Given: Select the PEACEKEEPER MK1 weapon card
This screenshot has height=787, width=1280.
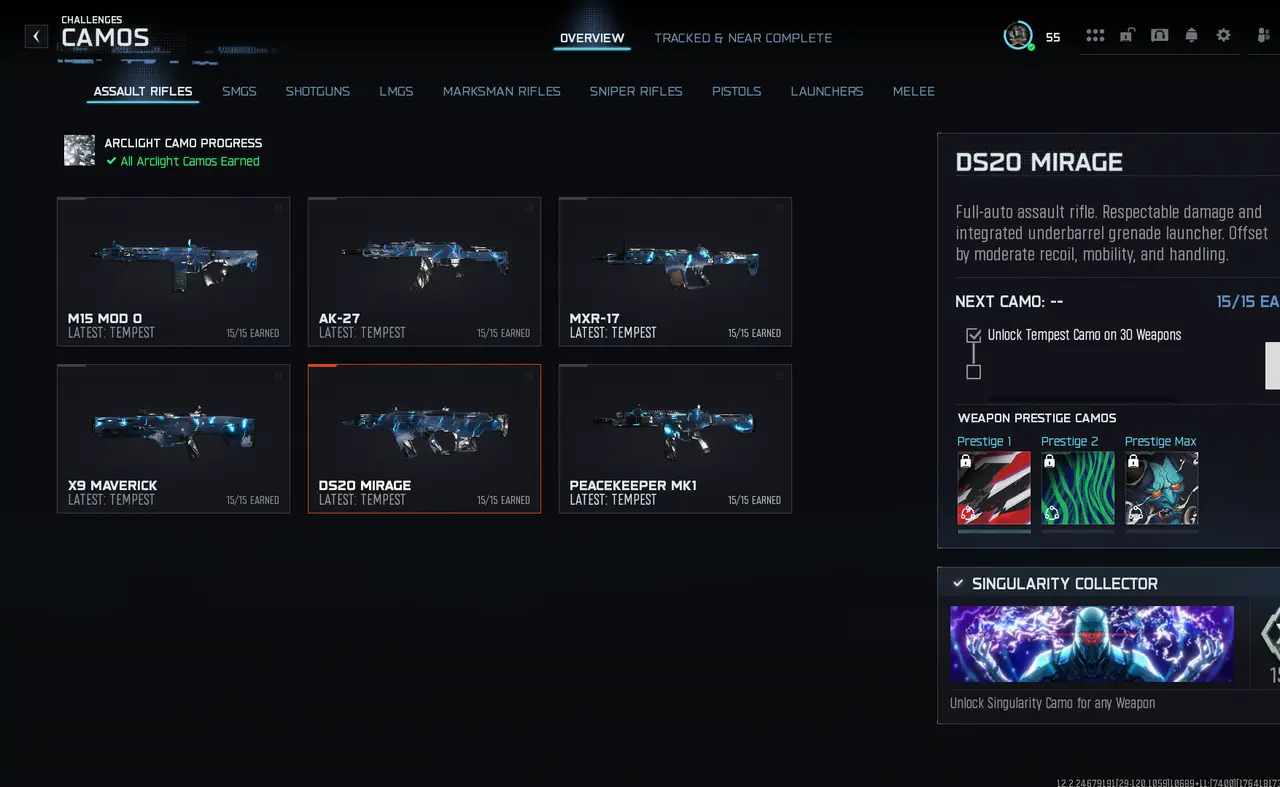Looking at the screenshot, I should 675,438.
